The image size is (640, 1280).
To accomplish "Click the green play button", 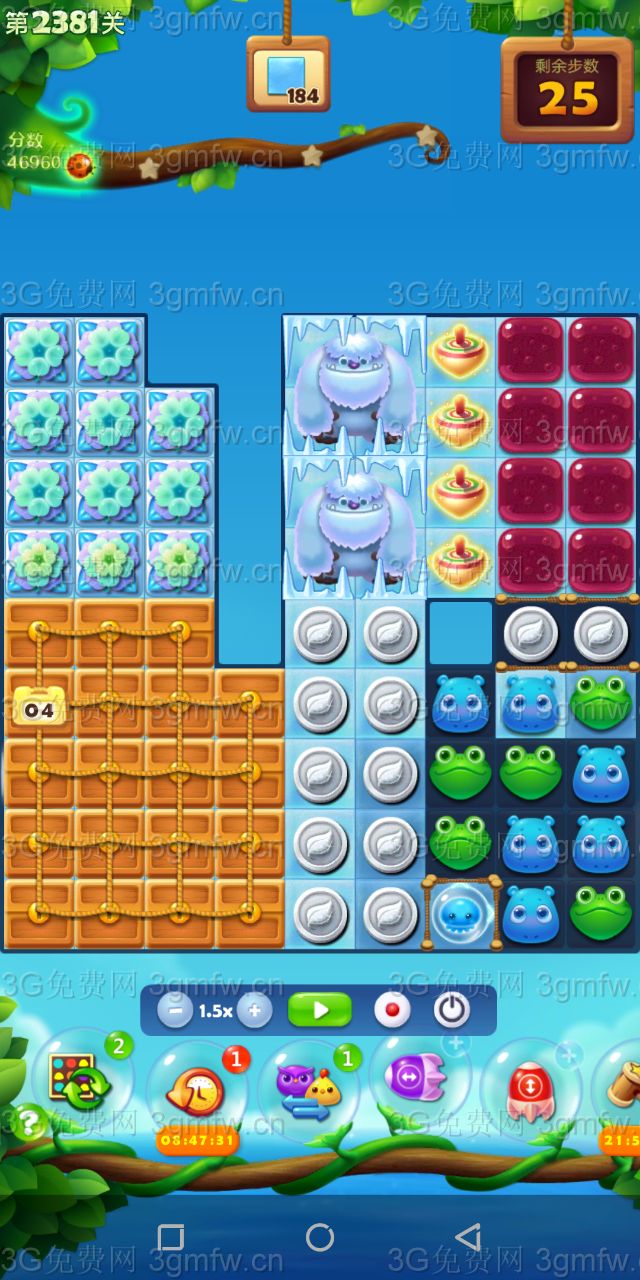I will (x=320, y=1010).
